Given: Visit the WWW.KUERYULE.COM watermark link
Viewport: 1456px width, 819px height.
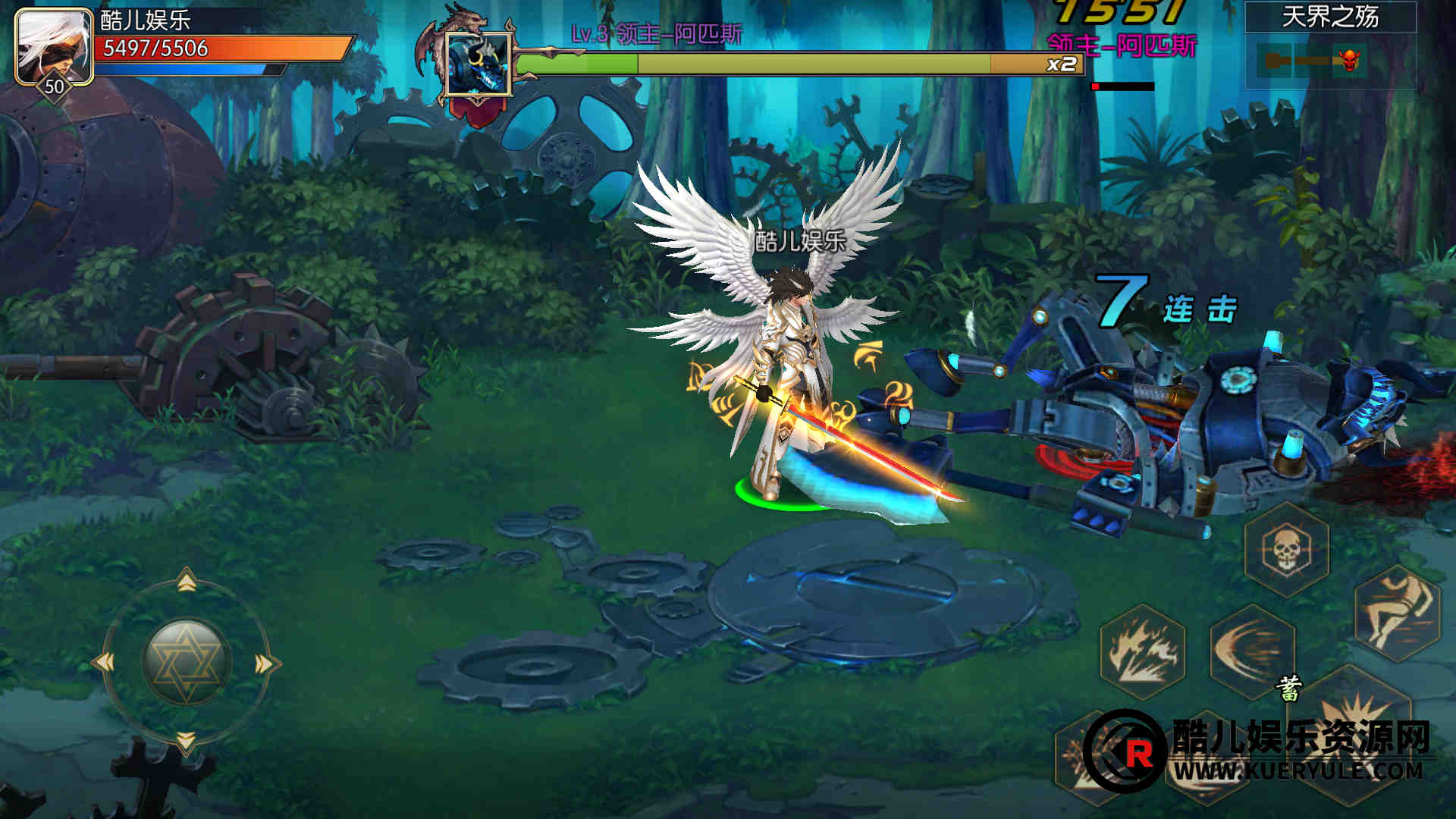Looking at the screenshot, I should click(1298, 772).
